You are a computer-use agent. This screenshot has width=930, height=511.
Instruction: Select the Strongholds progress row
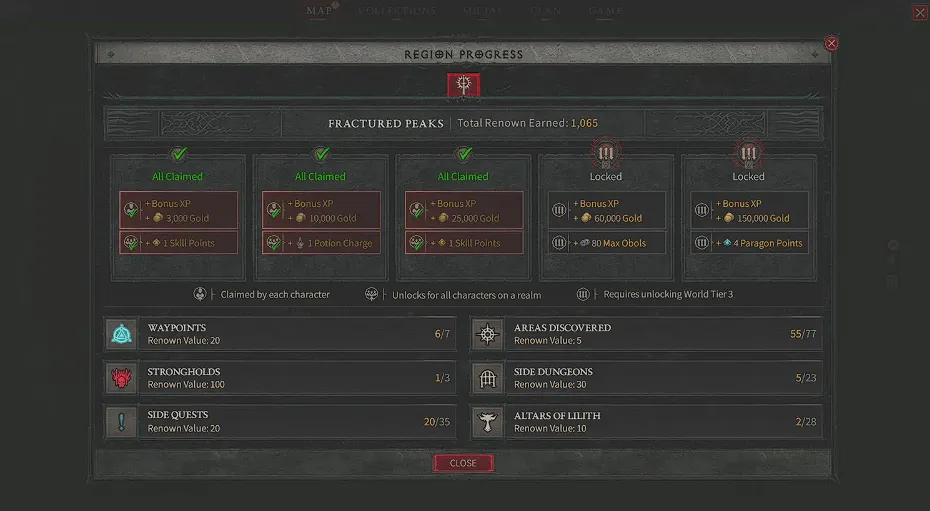point(280,378)
